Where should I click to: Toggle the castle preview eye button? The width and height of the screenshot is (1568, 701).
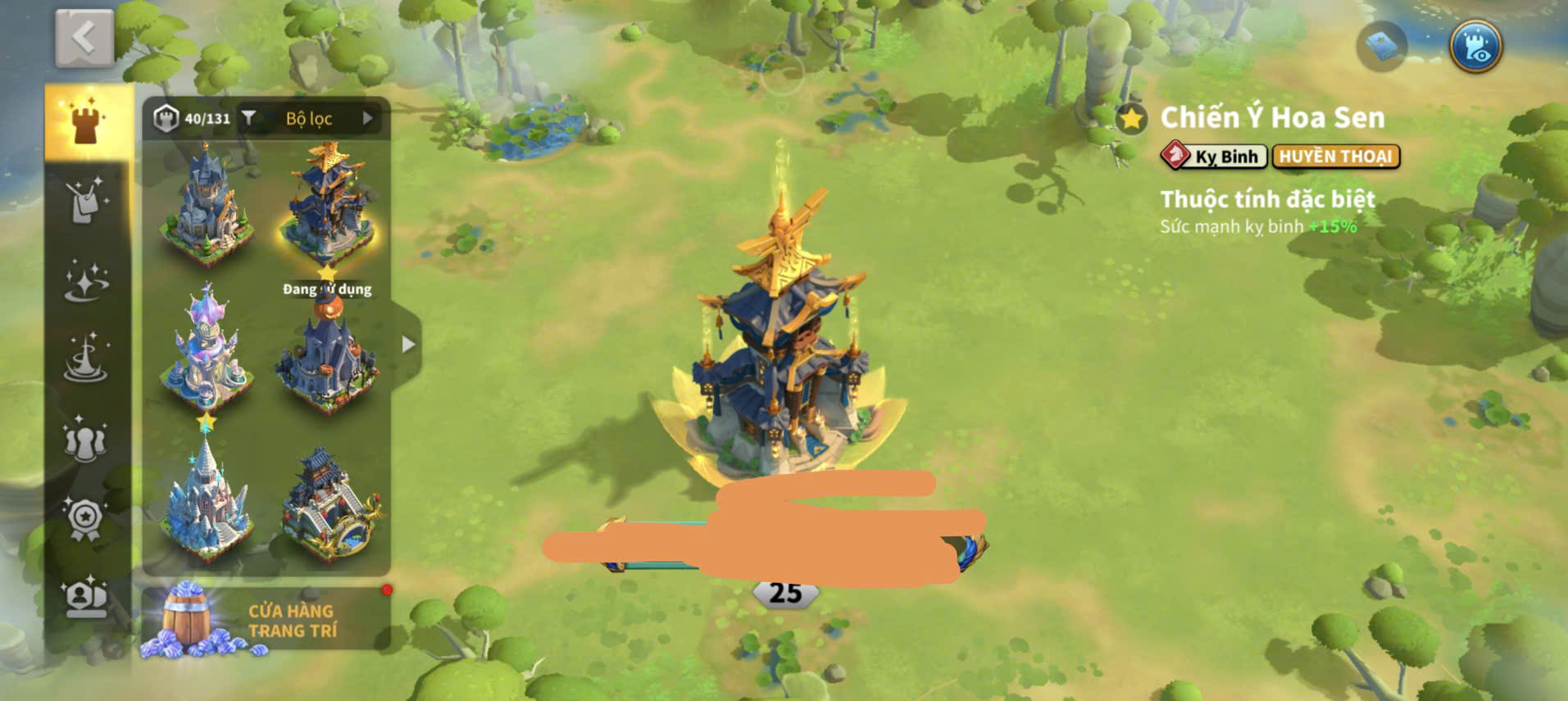point(1475,46)
